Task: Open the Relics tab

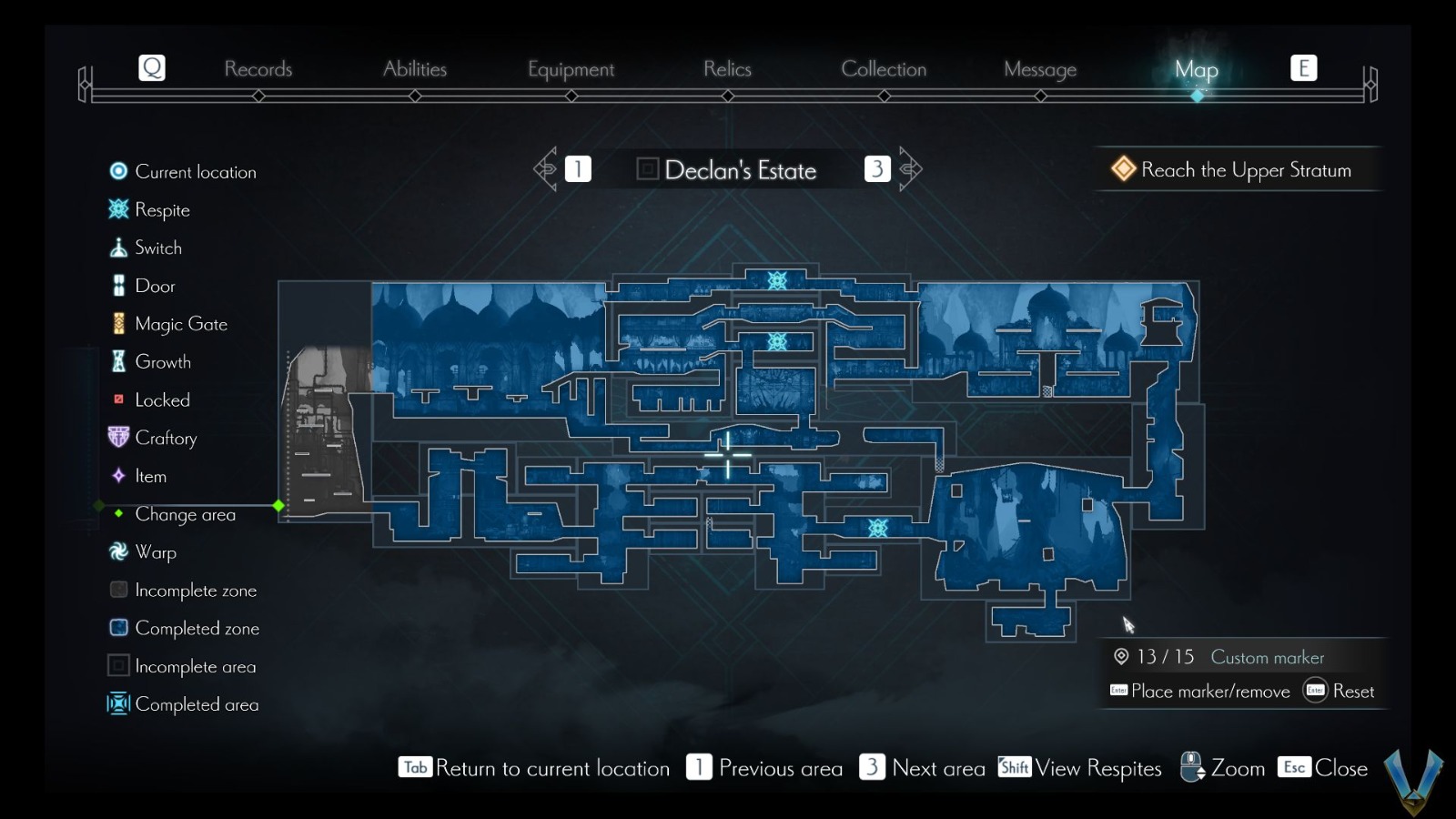Action: coord(726,69)
